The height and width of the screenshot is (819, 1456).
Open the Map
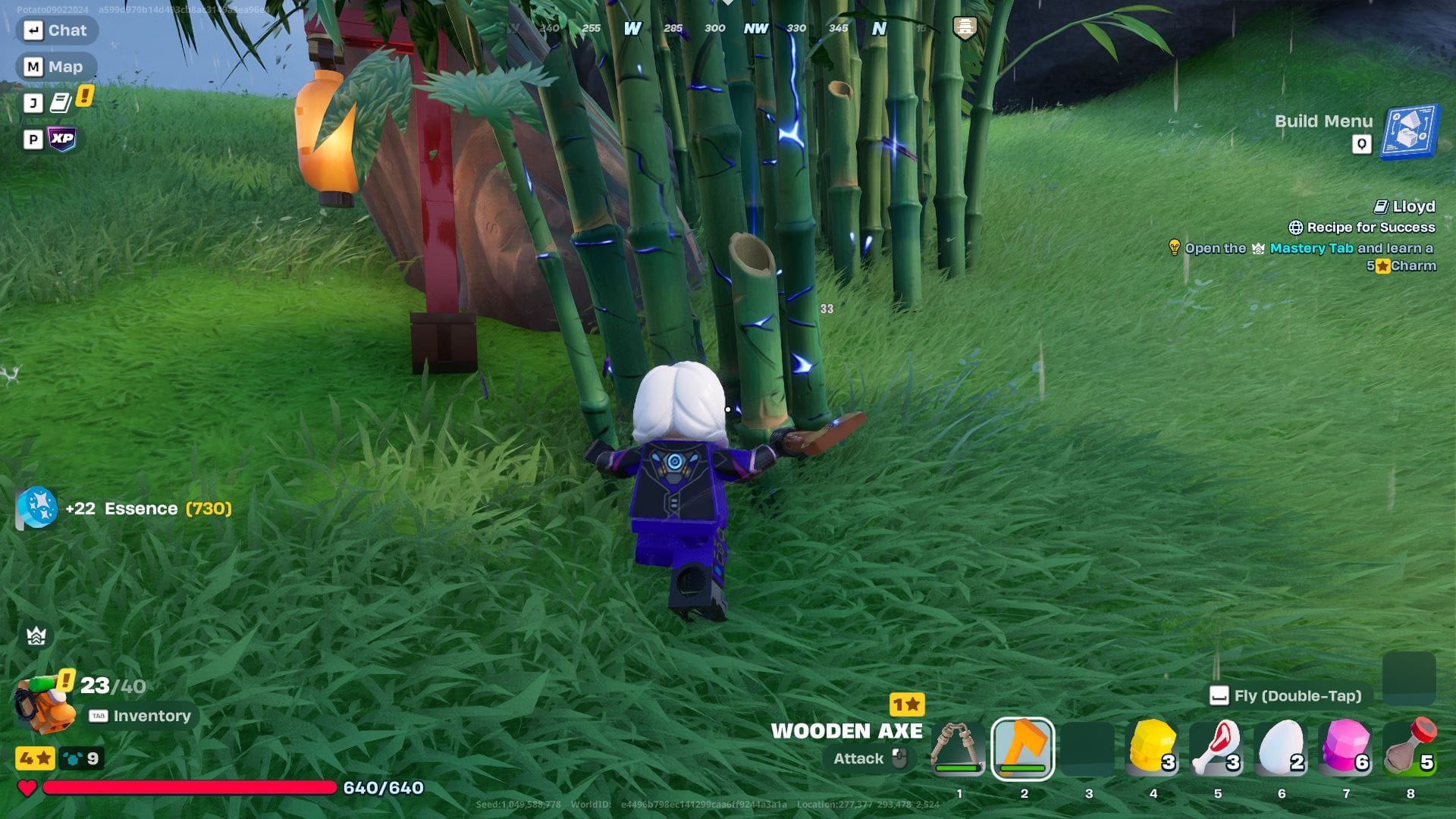(55, 66)
